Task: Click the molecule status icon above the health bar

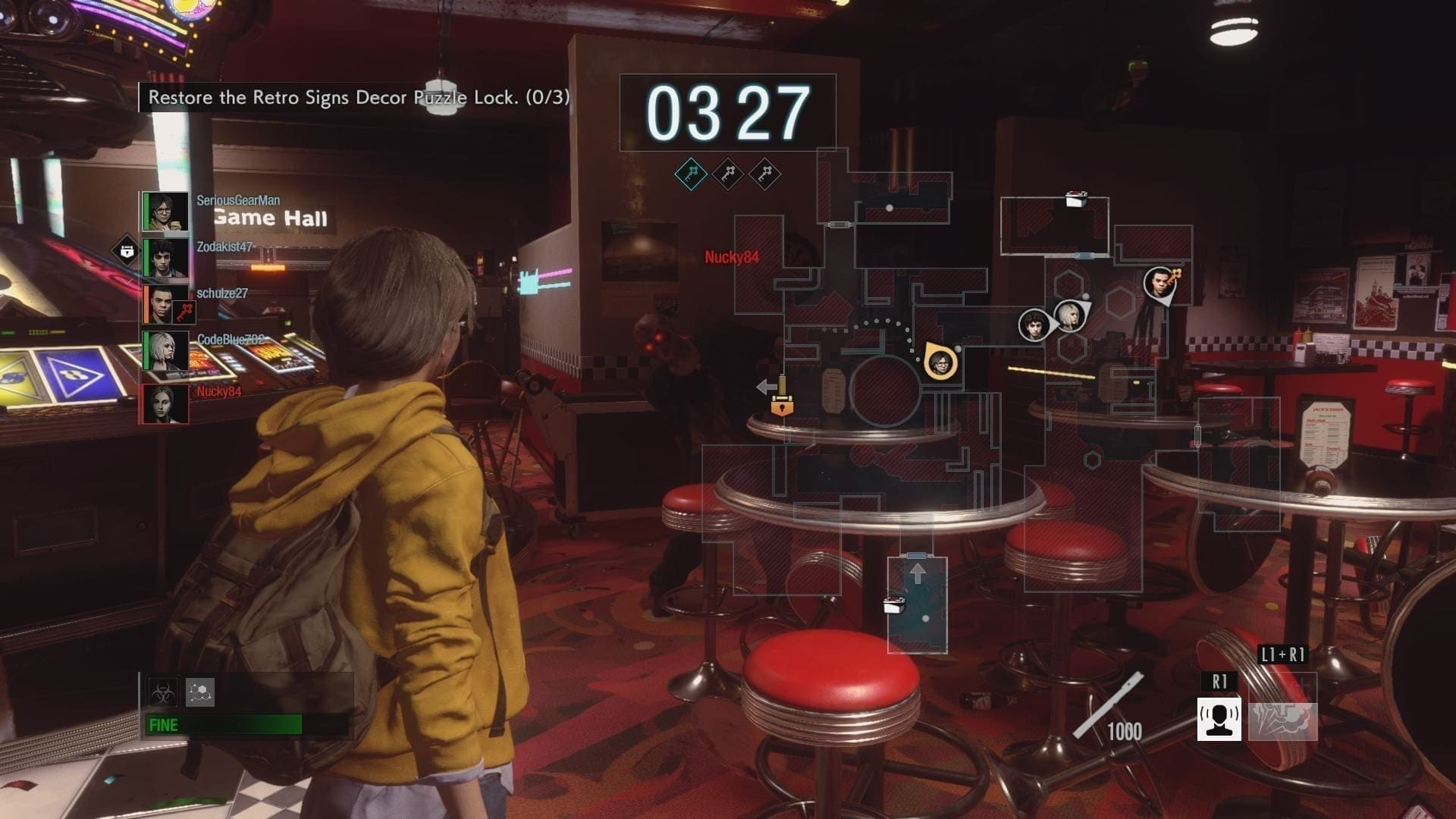Action: click(x=200, y=692)
